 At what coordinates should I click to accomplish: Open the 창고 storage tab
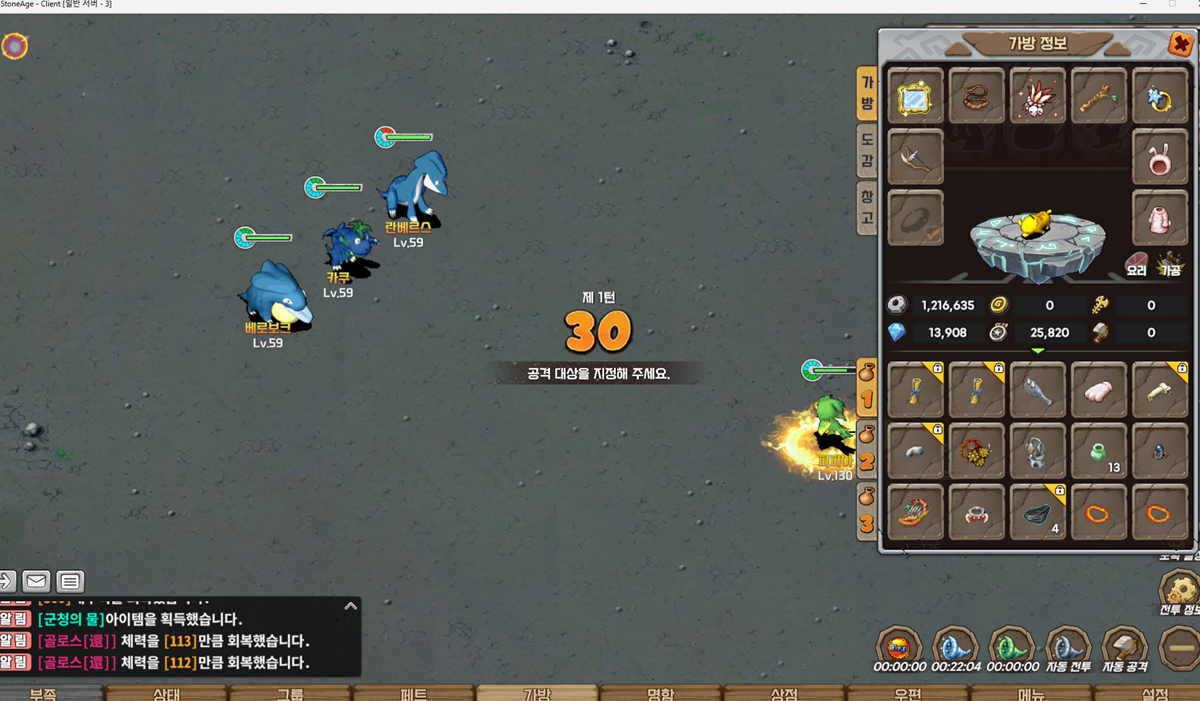click(866, 209)
